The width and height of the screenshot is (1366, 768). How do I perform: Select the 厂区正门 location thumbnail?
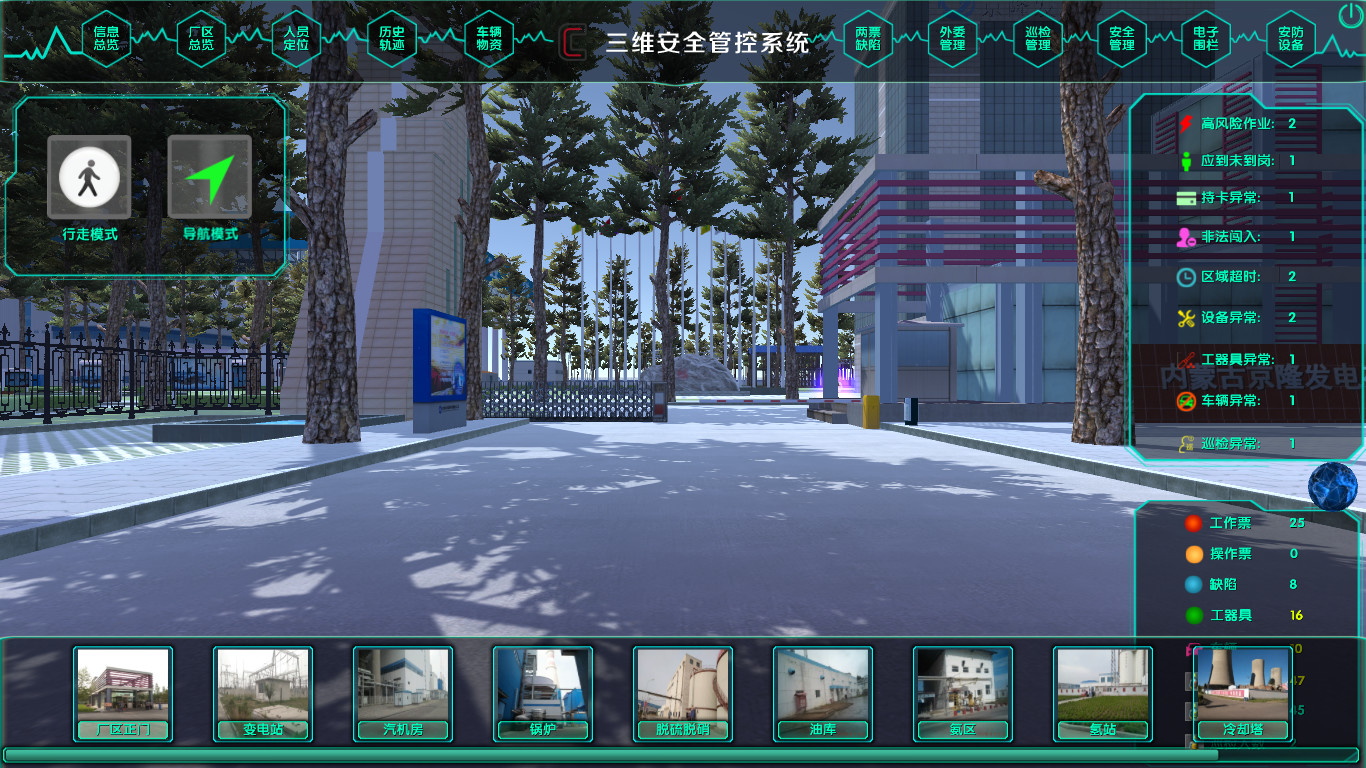(x=123, y=693)
